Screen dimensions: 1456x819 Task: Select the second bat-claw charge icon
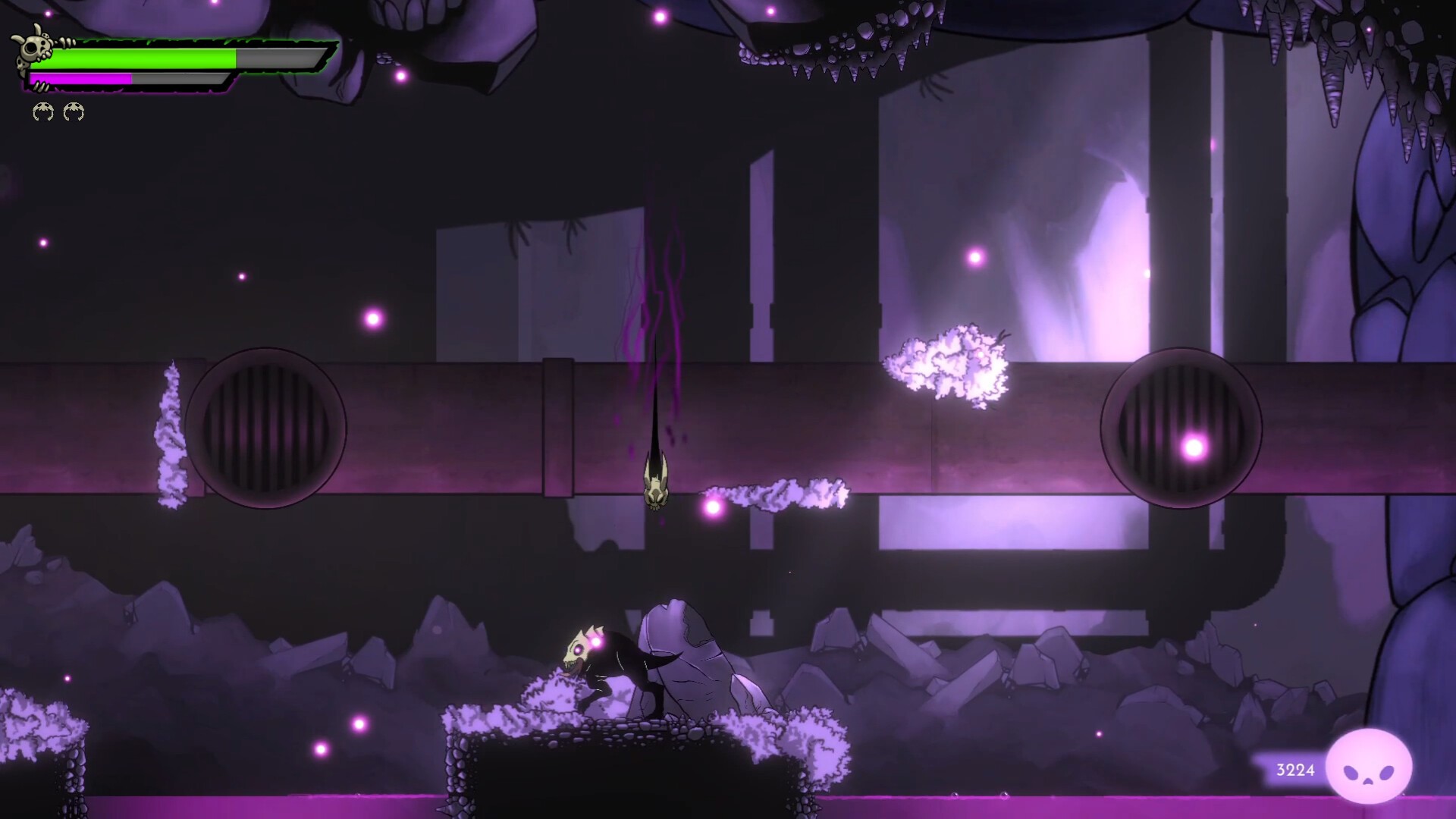[73, 111]
